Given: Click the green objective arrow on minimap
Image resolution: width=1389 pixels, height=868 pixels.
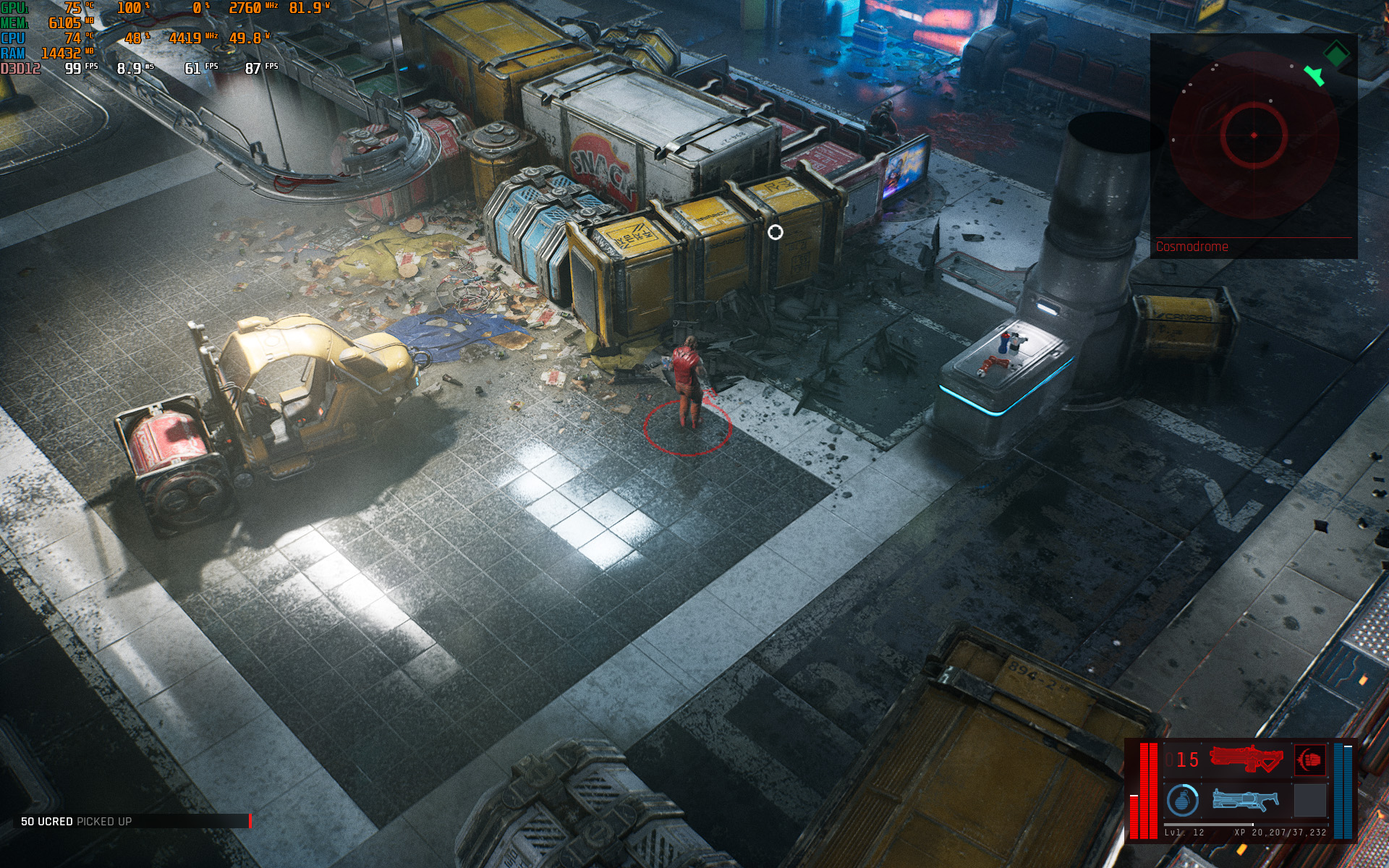Looking at the screenshot, I should 1314,75.
